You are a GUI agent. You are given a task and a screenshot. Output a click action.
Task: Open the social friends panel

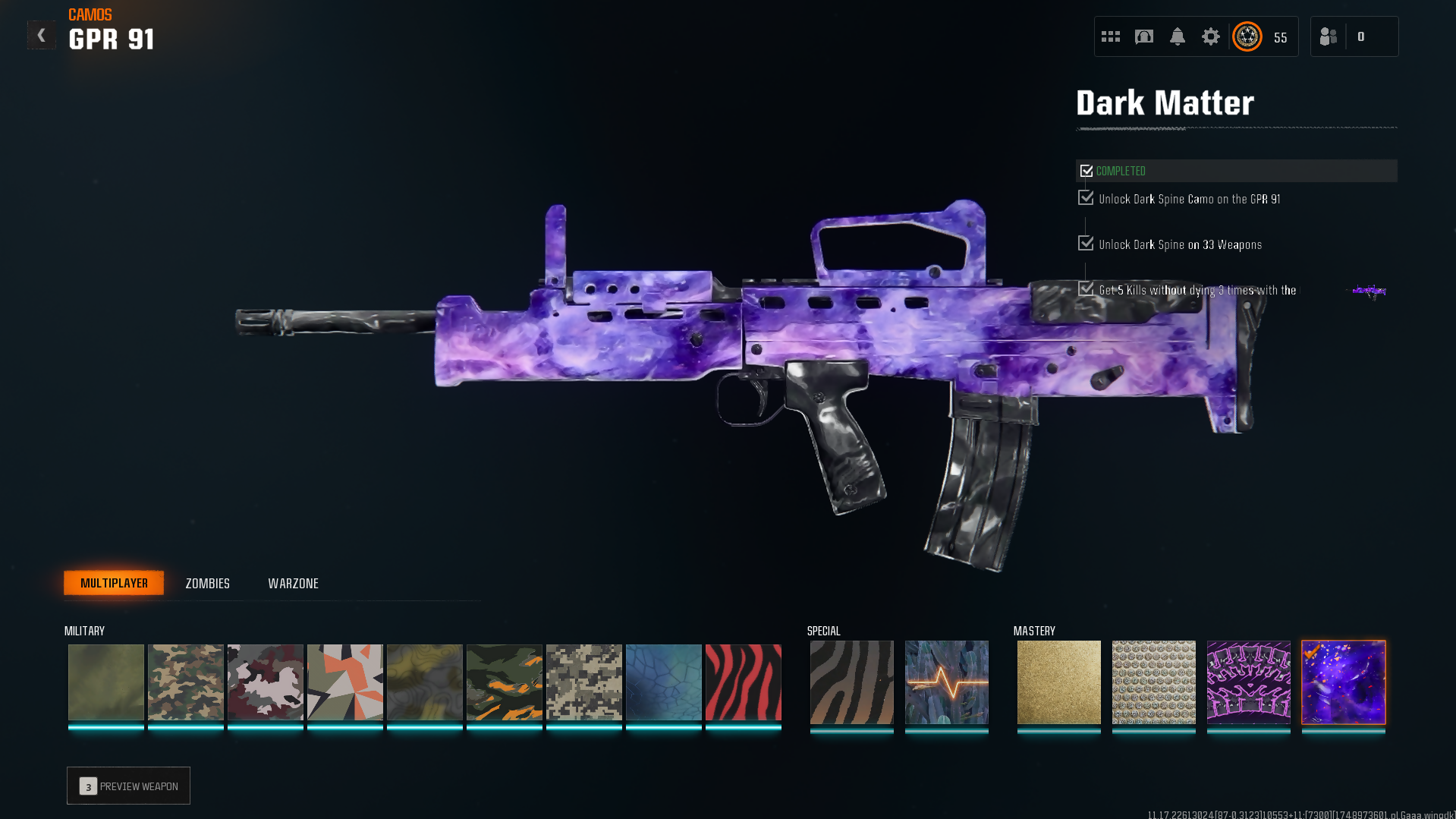(x=1329, y=36)
